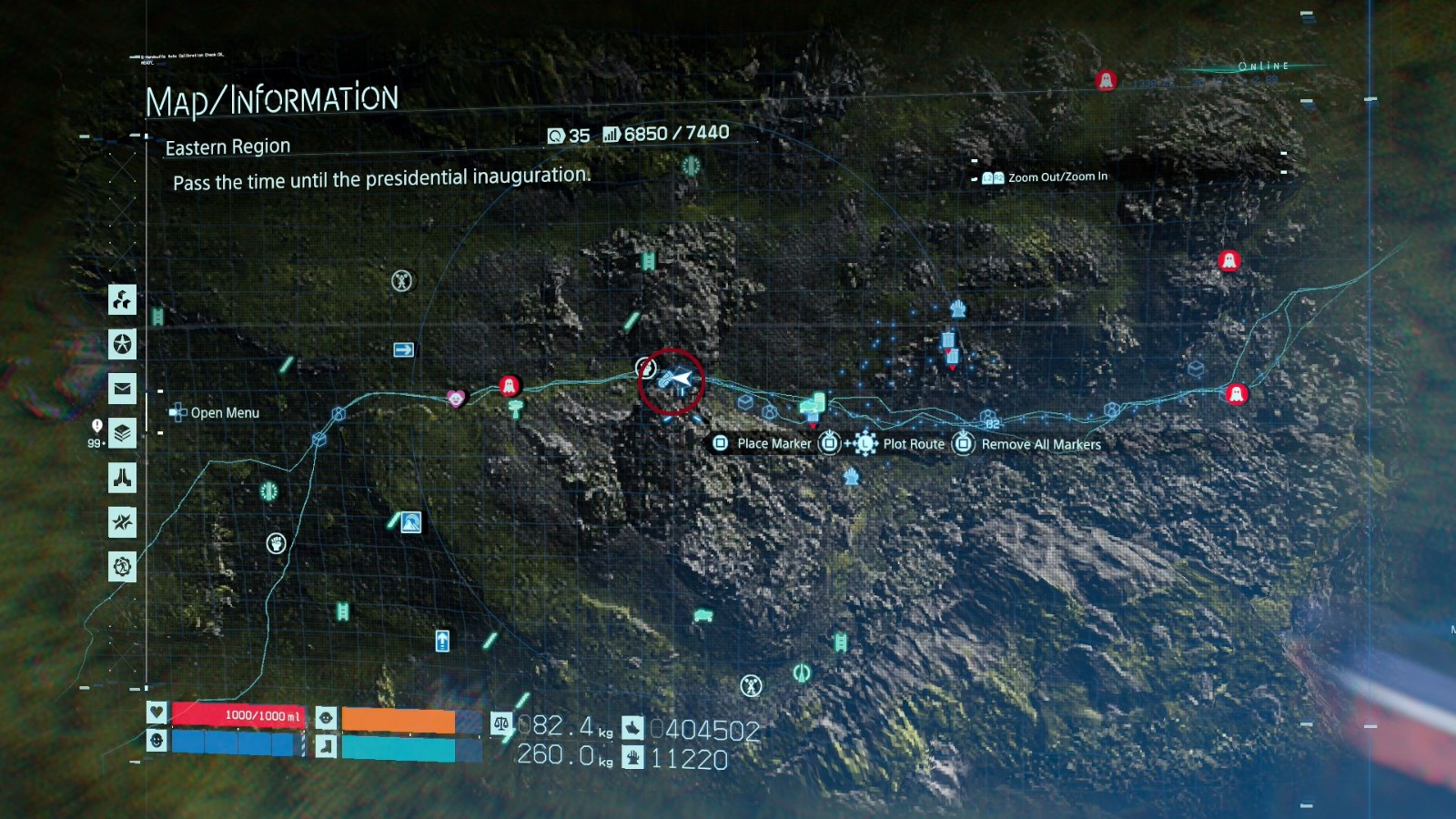Click the circled star emblem in the left sidebar

coord(122,345)
